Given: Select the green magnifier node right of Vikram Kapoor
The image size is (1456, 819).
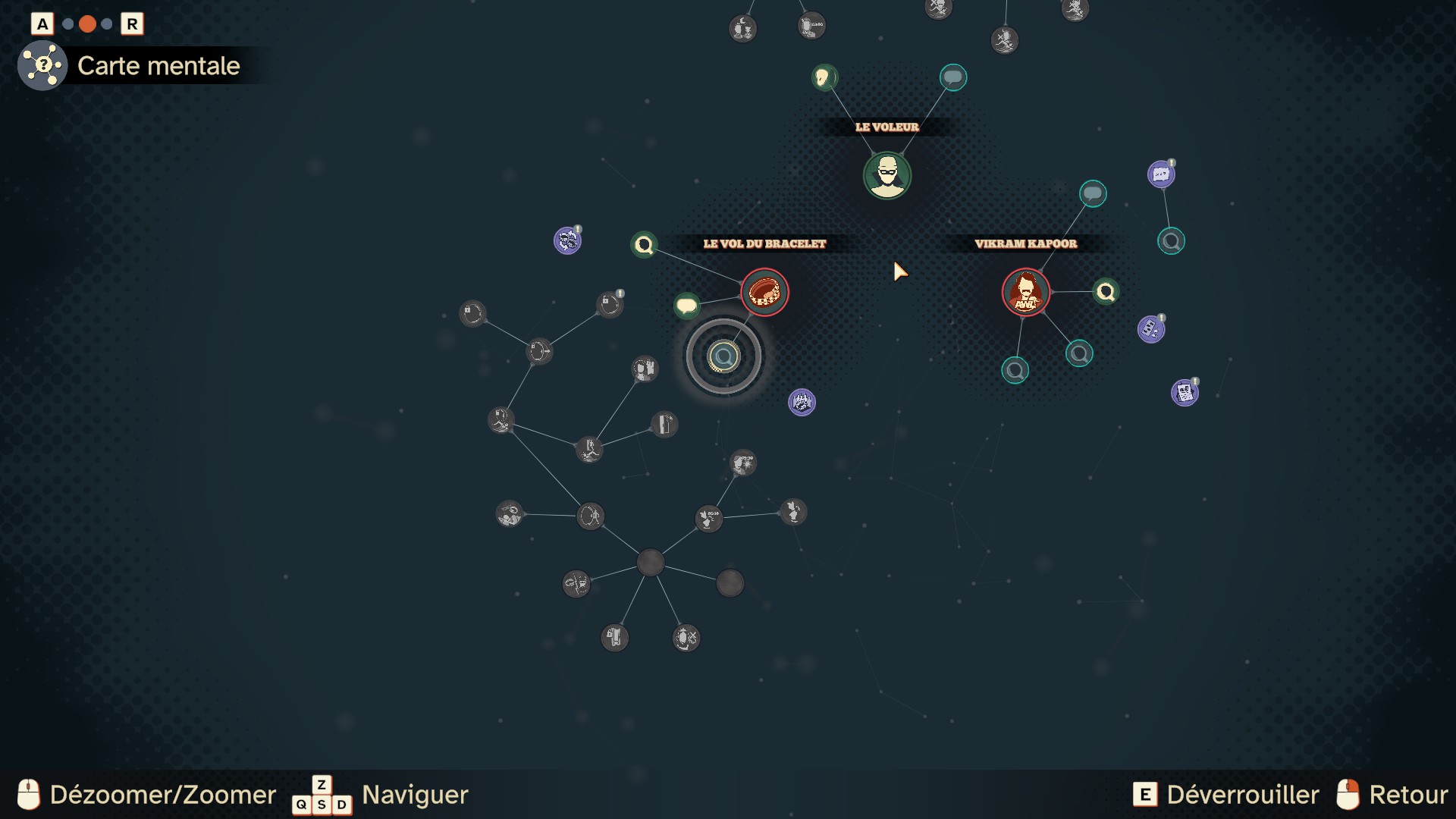Looking at the screenshot, I should point(1106,291).
